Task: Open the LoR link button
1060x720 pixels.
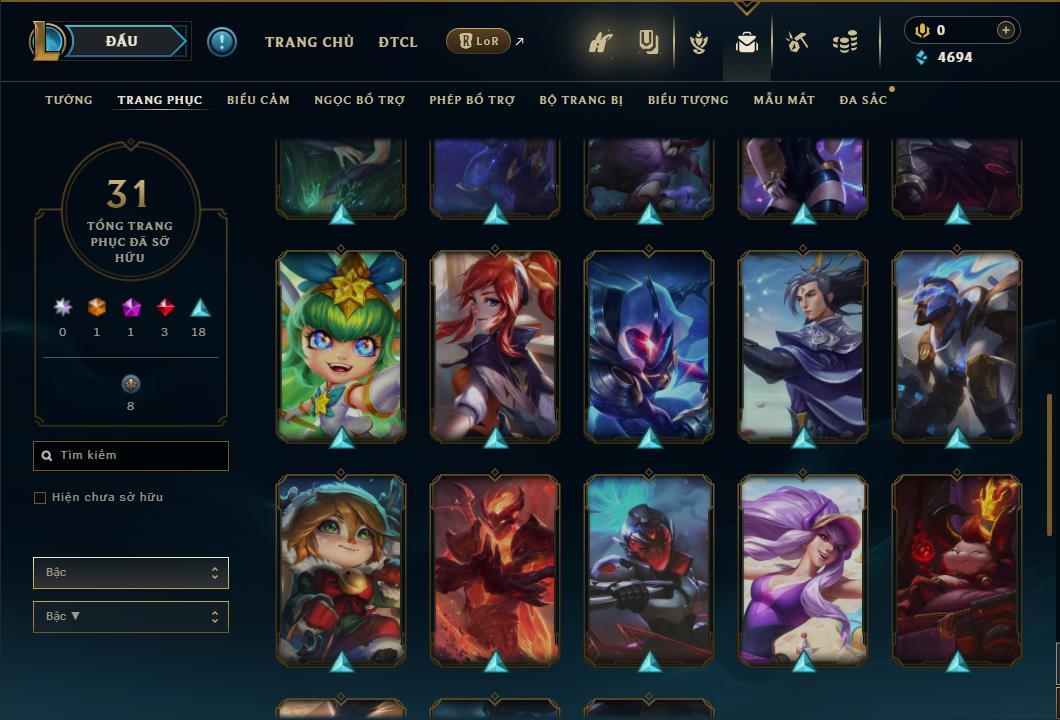Action: coord(479,41)
